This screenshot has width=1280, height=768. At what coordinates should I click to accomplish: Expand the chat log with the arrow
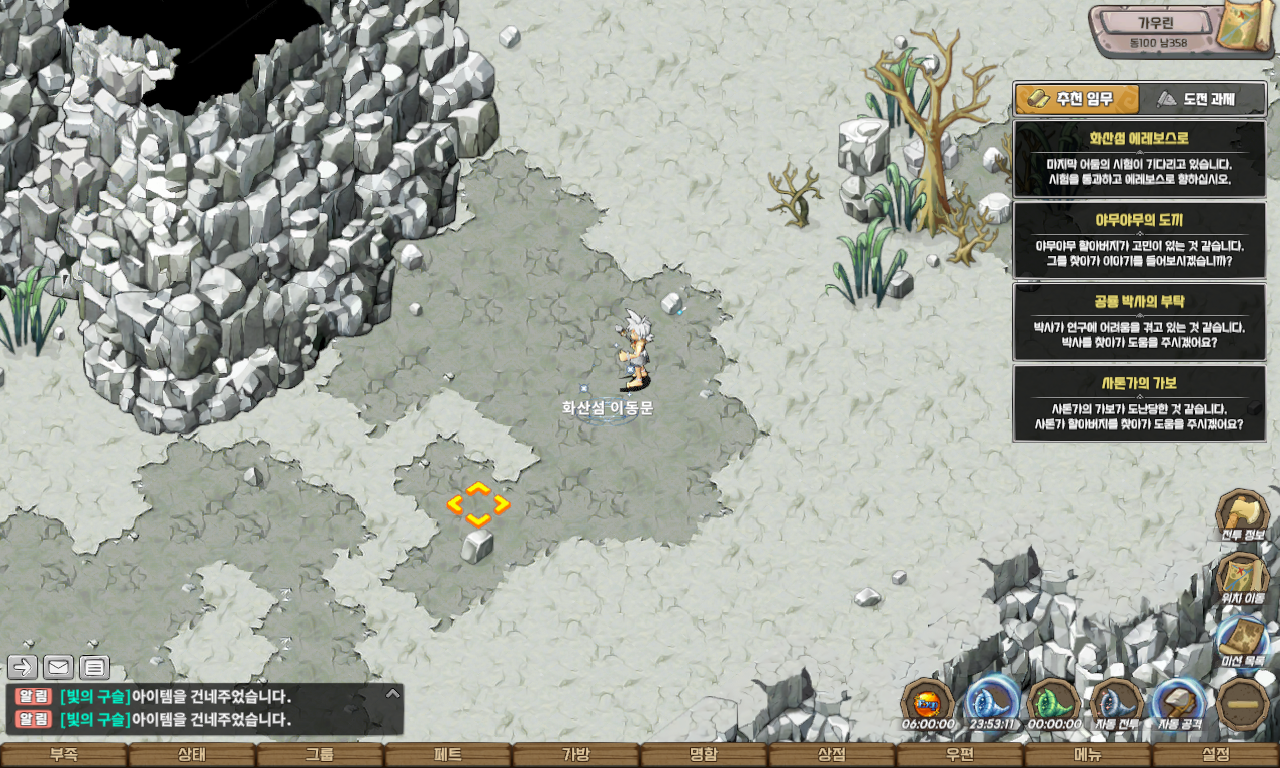coord(393,692)
